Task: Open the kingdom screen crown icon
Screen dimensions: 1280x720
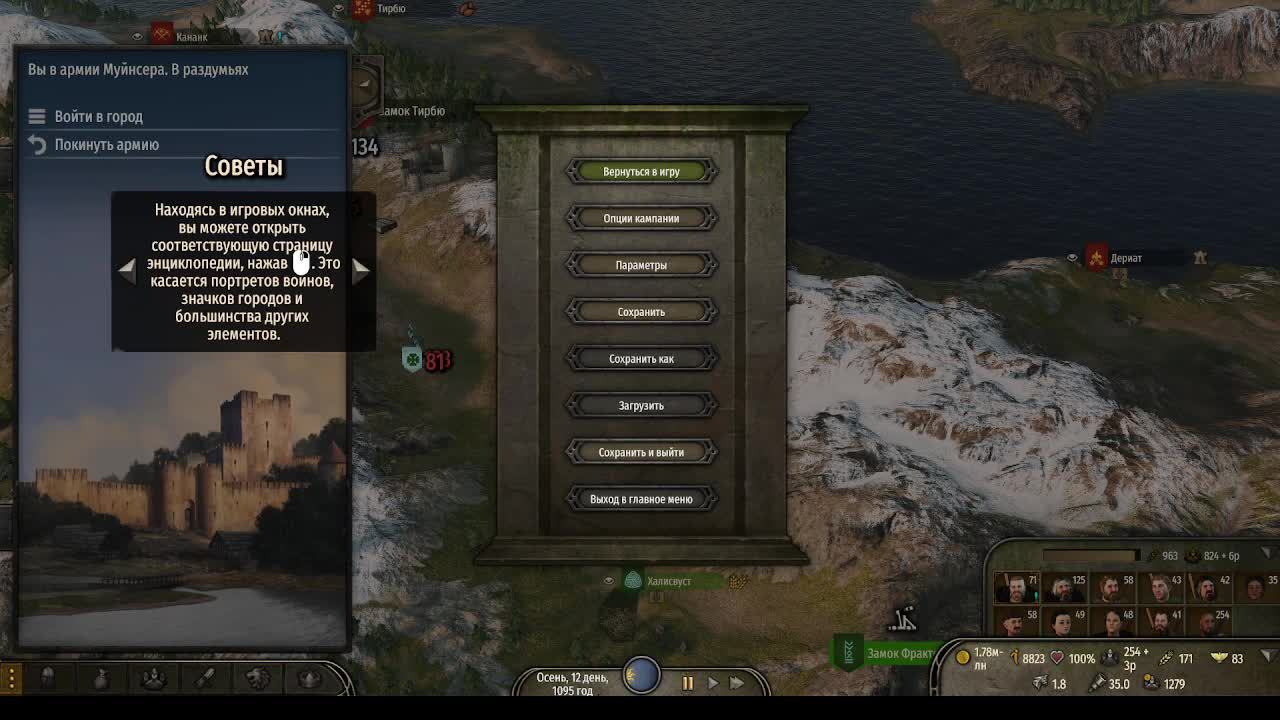Action: 309,678
